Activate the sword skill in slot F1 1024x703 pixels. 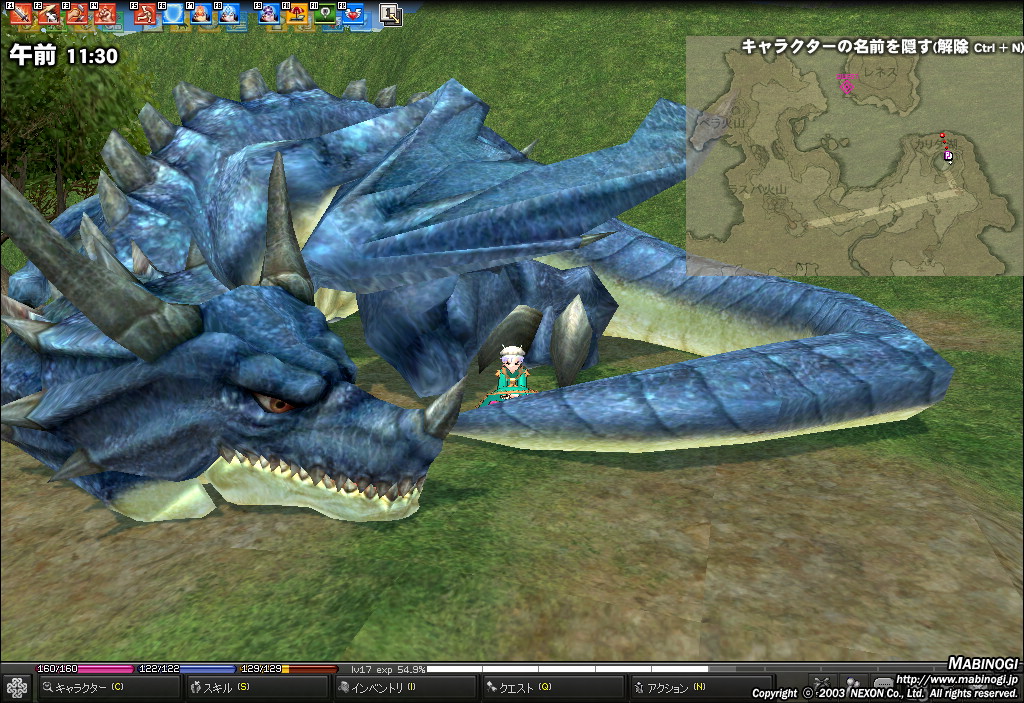(x=20, y=14)
